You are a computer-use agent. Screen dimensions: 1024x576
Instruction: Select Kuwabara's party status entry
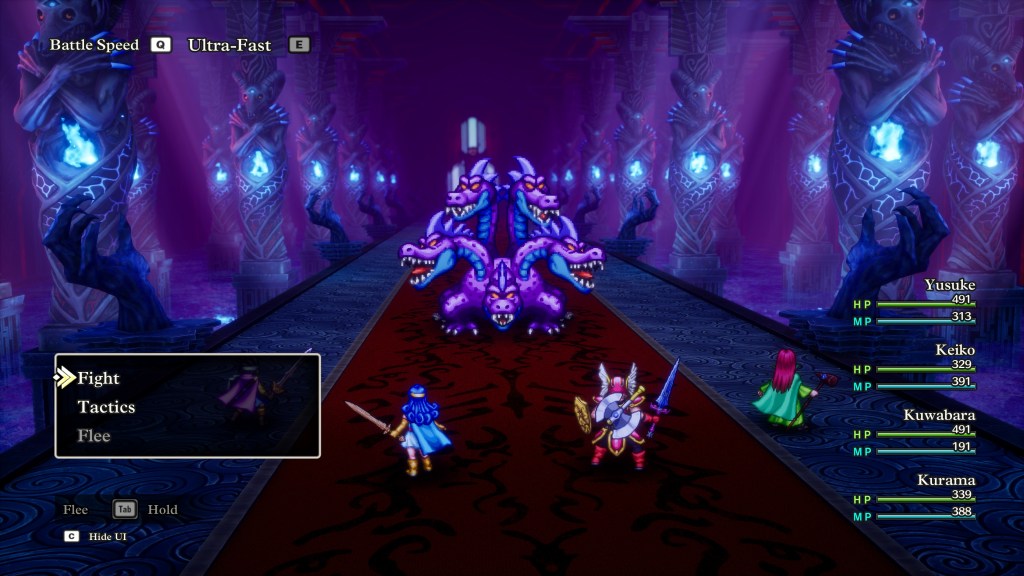914,433
